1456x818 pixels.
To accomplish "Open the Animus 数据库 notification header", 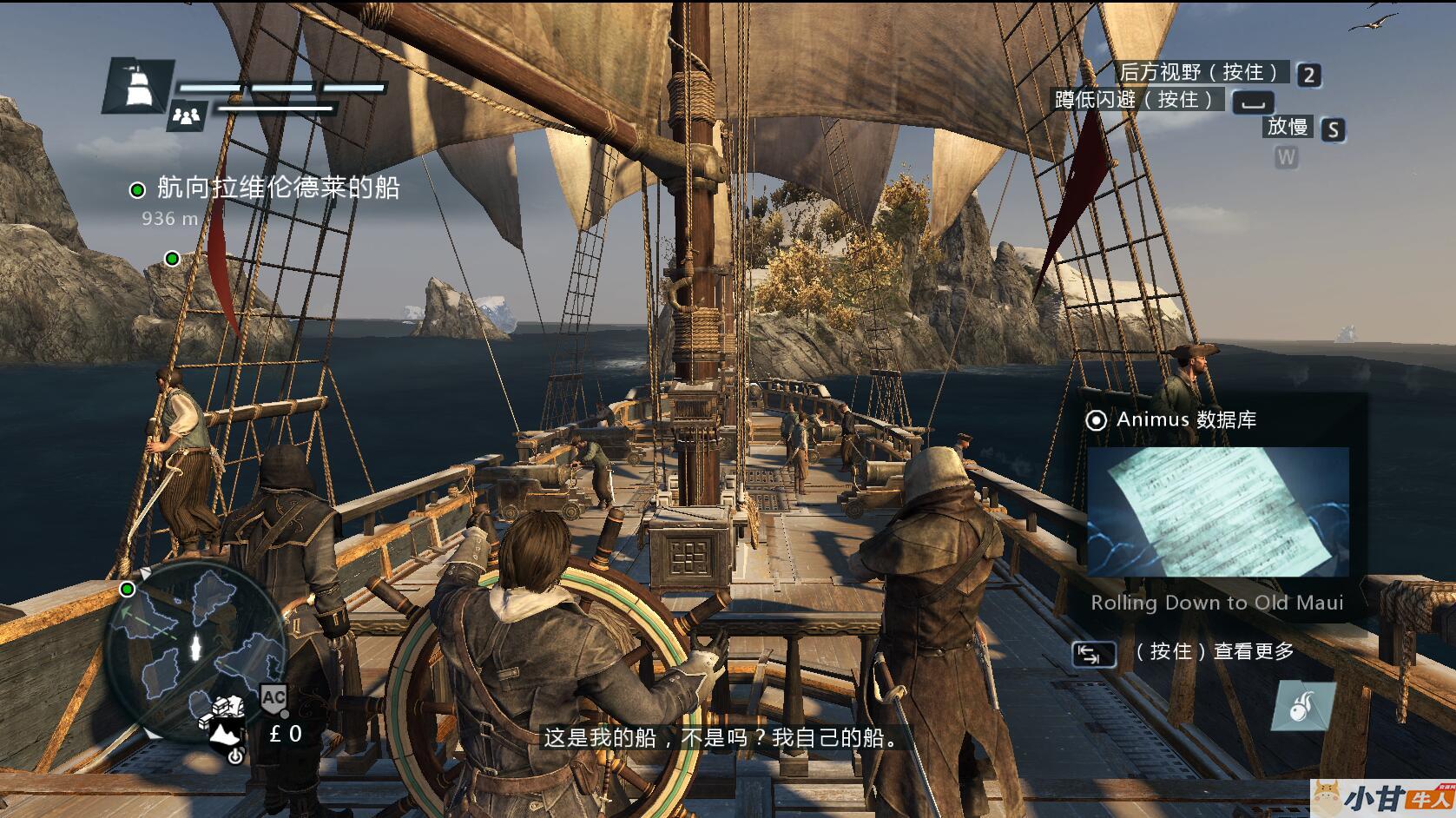I will pos(1186,420).
